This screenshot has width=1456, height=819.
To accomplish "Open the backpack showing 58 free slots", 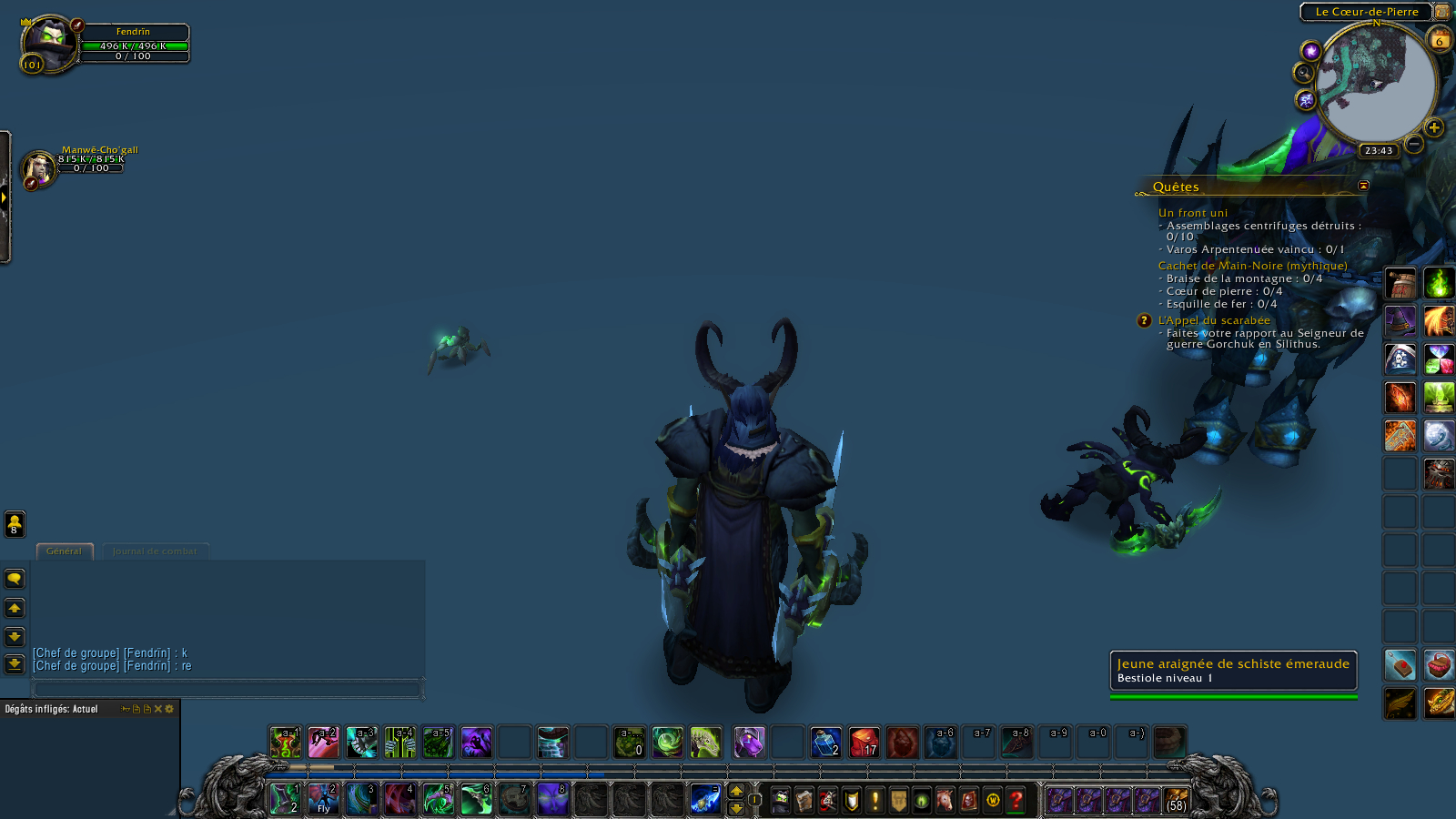I will [x=1176, y=800].
